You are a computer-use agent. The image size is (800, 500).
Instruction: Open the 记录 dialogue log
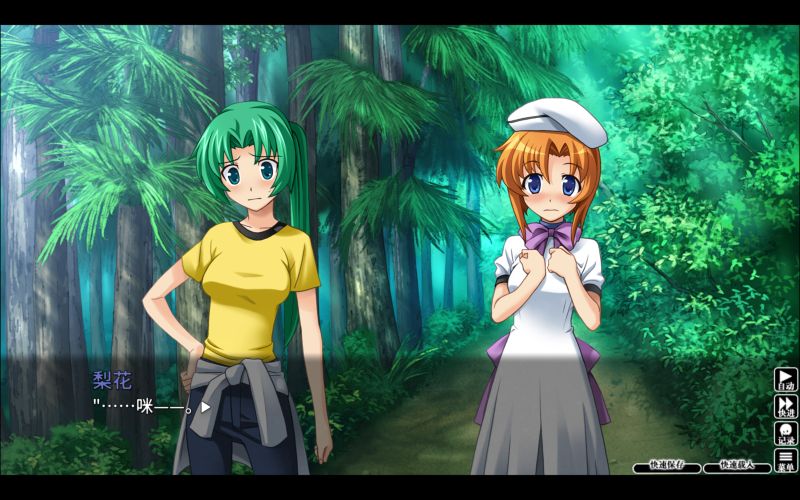click(786, 434)
